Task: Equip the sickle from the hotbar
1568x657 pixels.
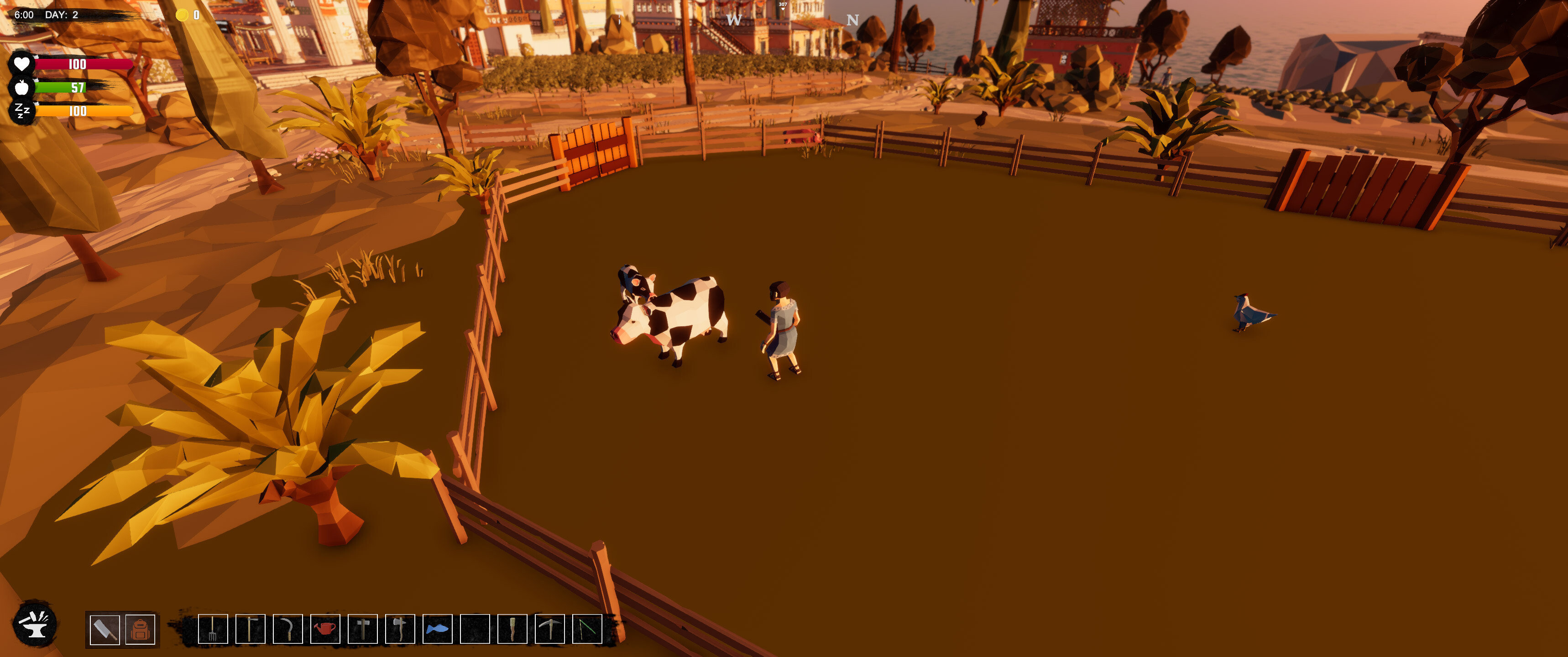Action: point(288,629)
